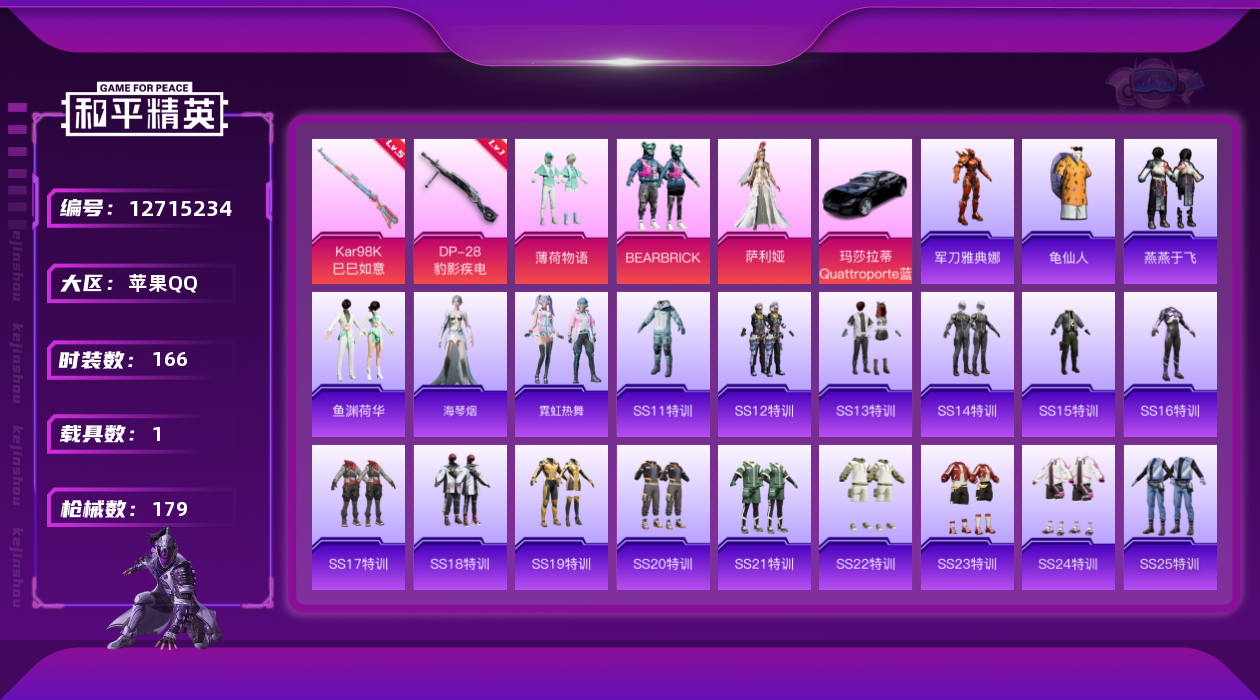View the 萨利娅 costume tile
Screen dimensions: 1260x700
(764, 210)
